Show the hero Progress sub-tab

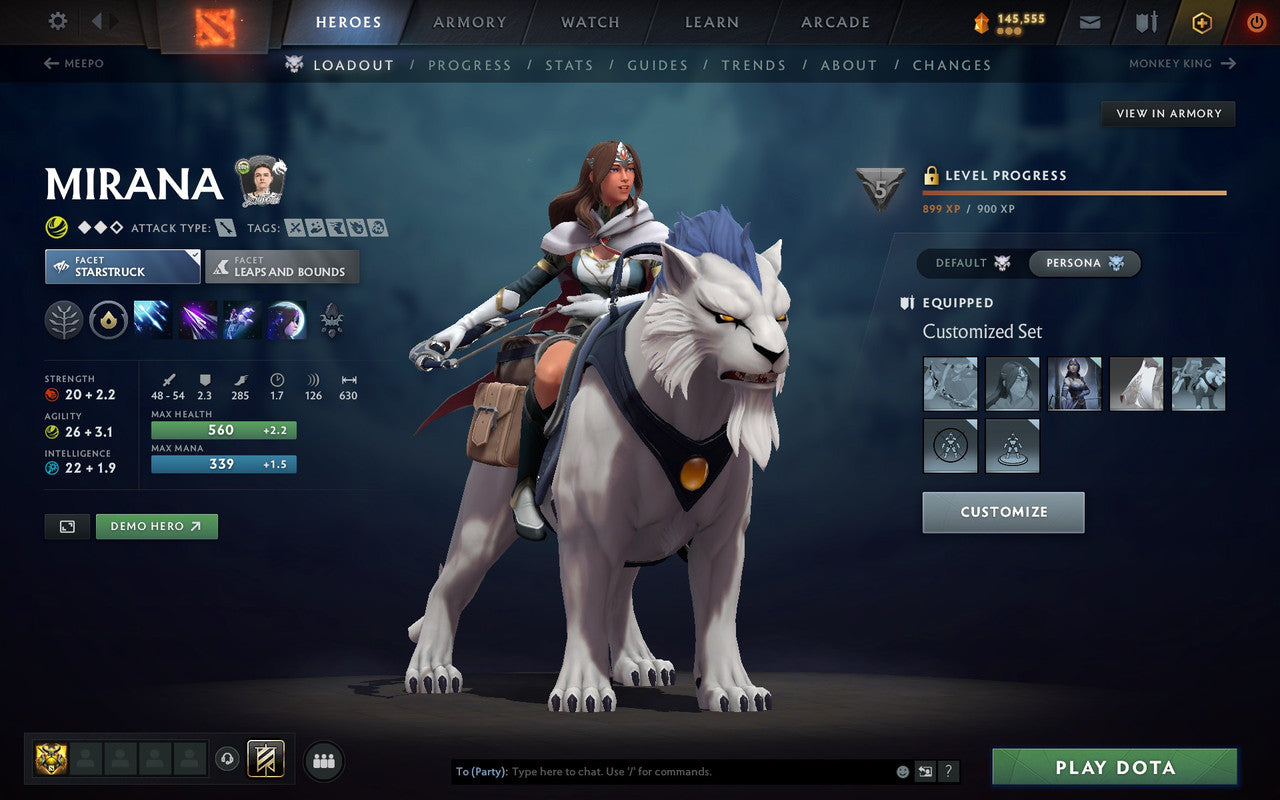[469, 65]
